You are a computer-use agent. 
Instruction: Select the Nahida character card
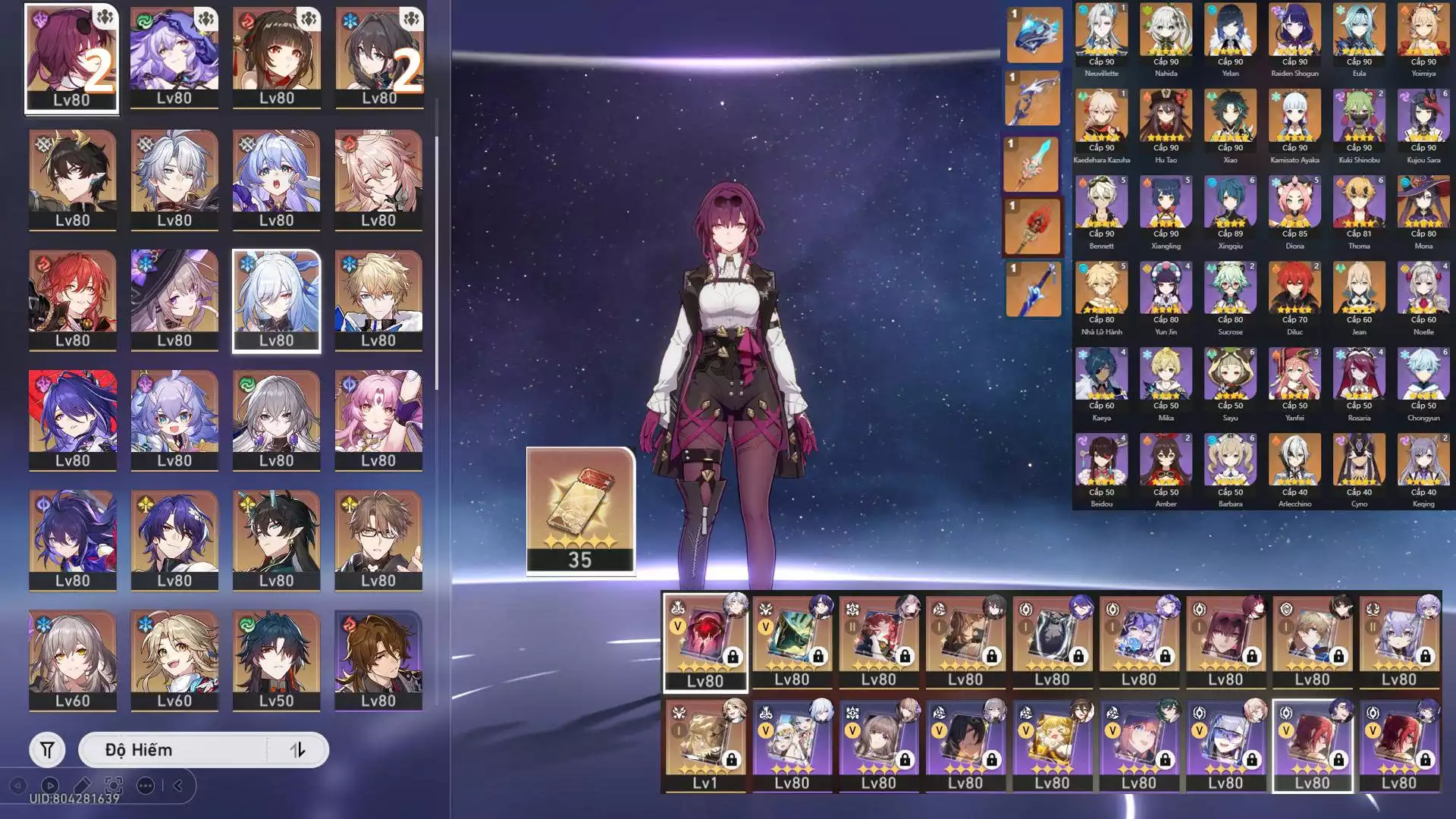point(1166,36)
